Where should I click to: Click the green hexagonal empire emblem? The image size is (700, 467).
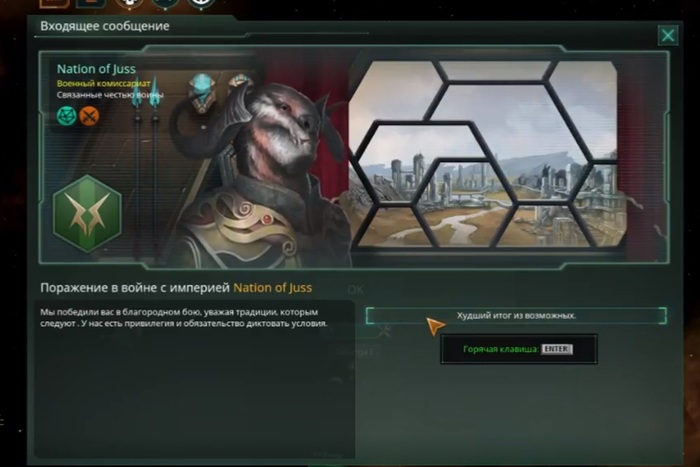point(86,212)
